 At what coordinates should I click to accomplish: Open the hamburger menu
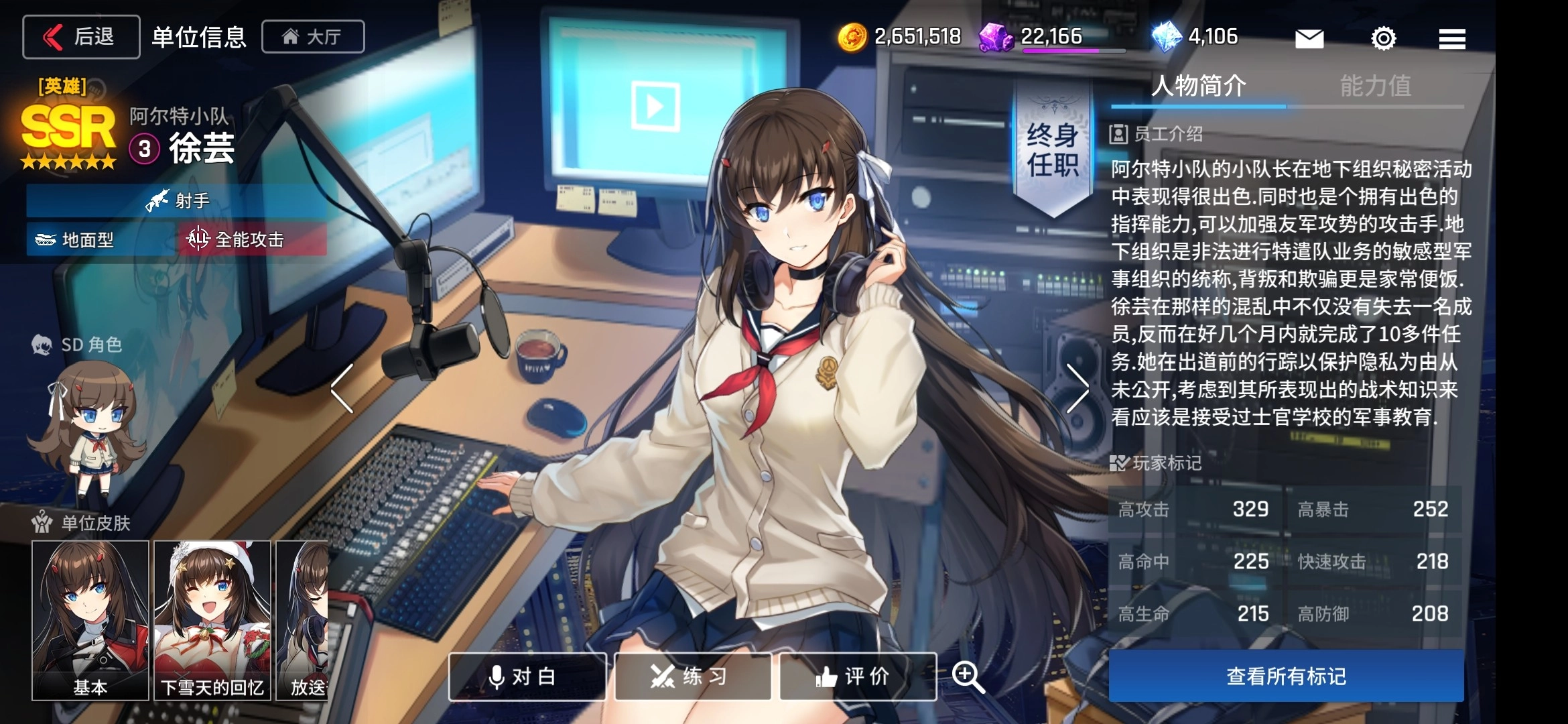(x=1451, y=38)
